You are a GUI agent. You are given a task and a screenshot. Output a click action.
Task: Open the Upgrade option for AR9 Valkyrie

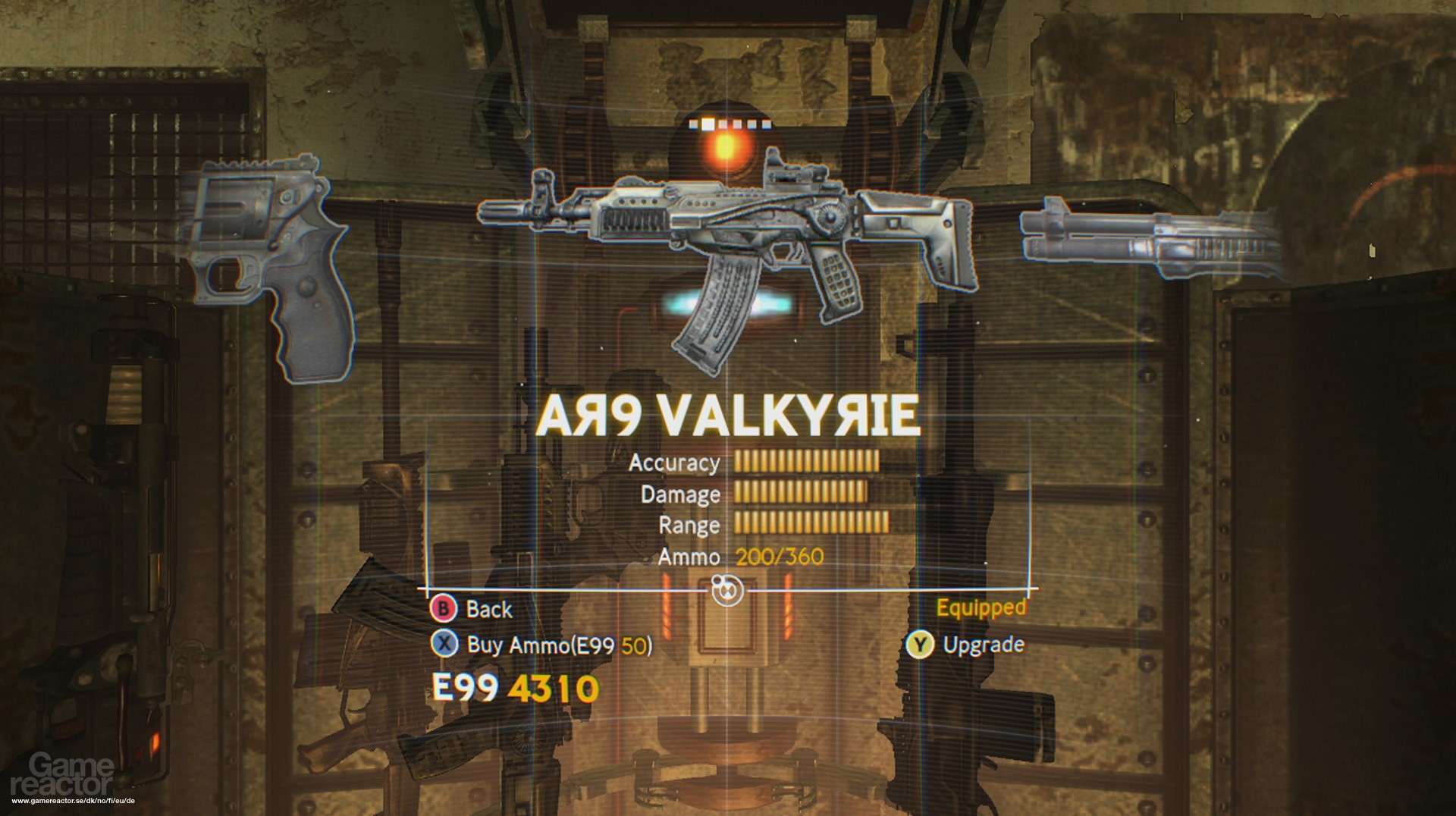pyautogui.click(x=966, y=645)
